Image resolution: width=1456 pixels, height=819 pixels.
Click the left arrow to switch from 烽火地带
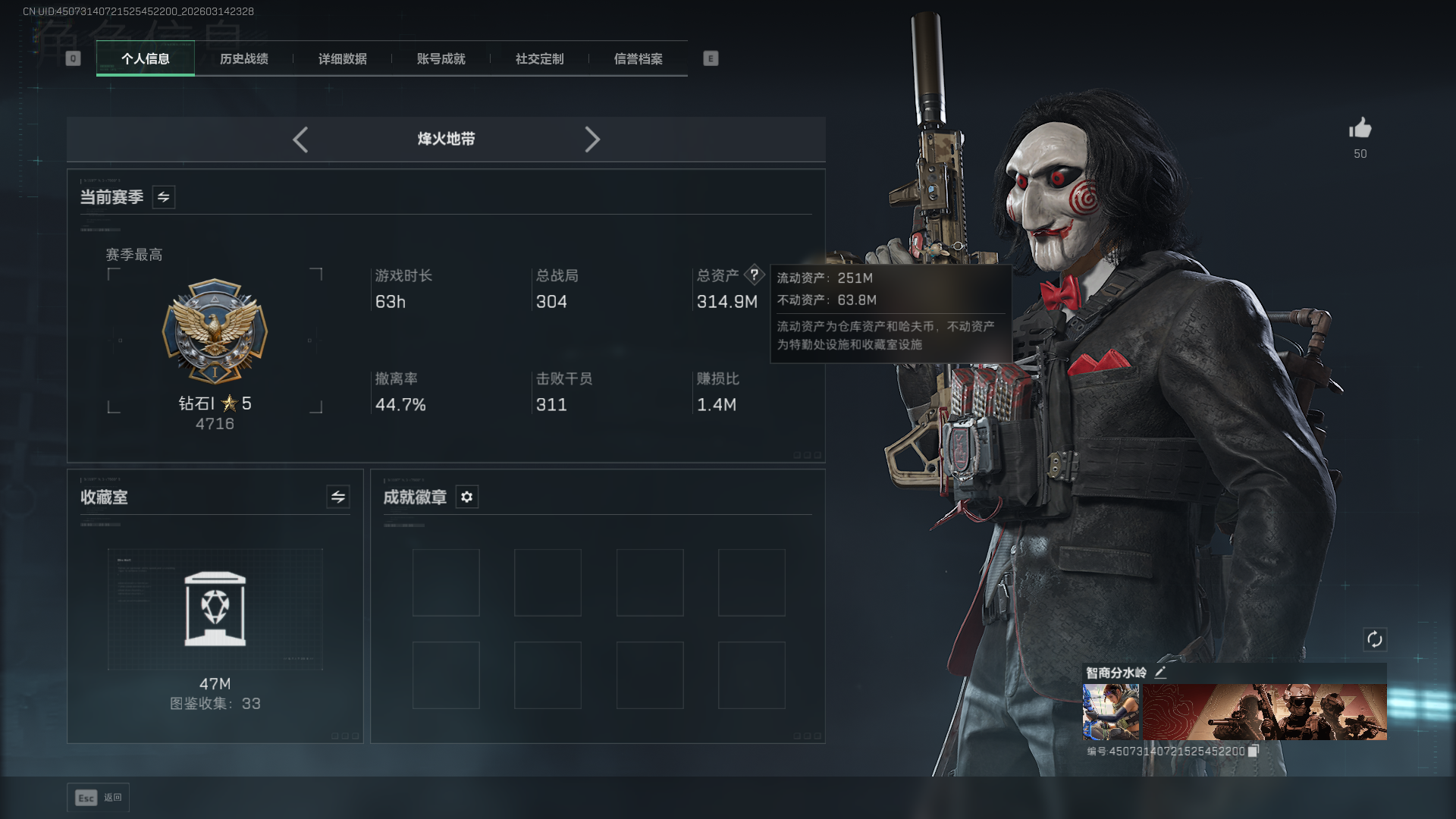click(x=300, y=140)
